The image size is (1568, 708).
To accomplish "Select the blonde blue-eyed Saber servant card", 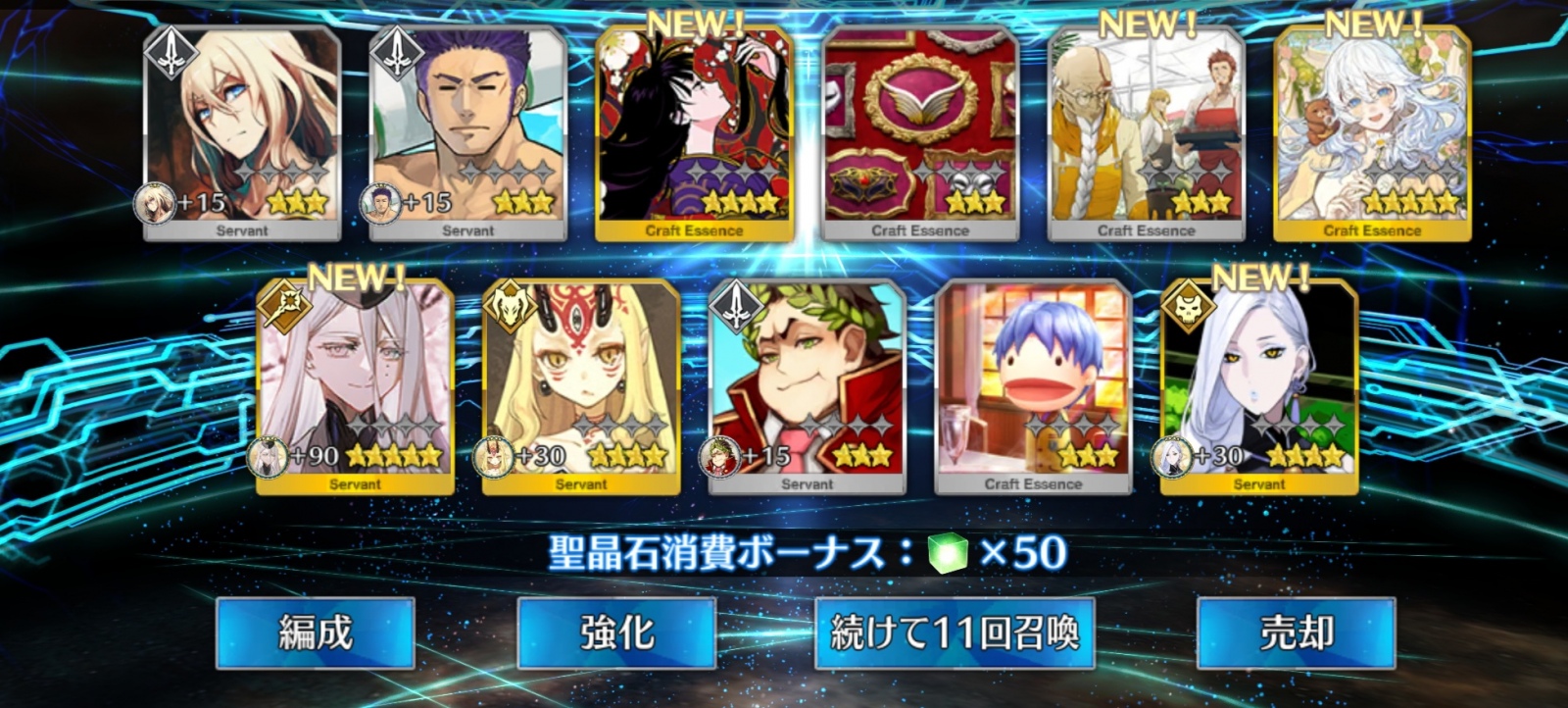I will click(242, 134).
